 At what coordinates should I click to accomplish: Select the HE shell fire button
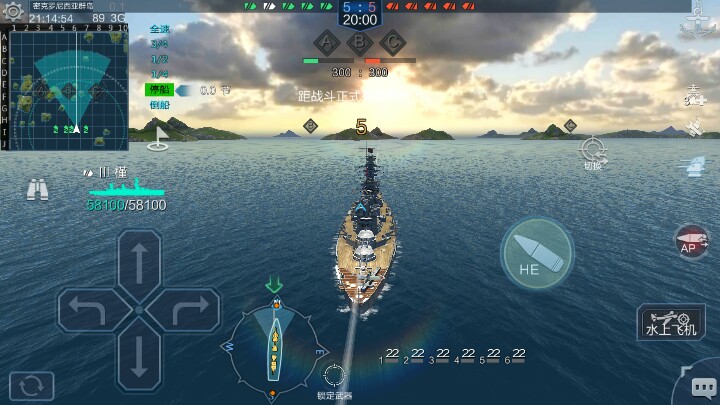[x=537, y=253]
